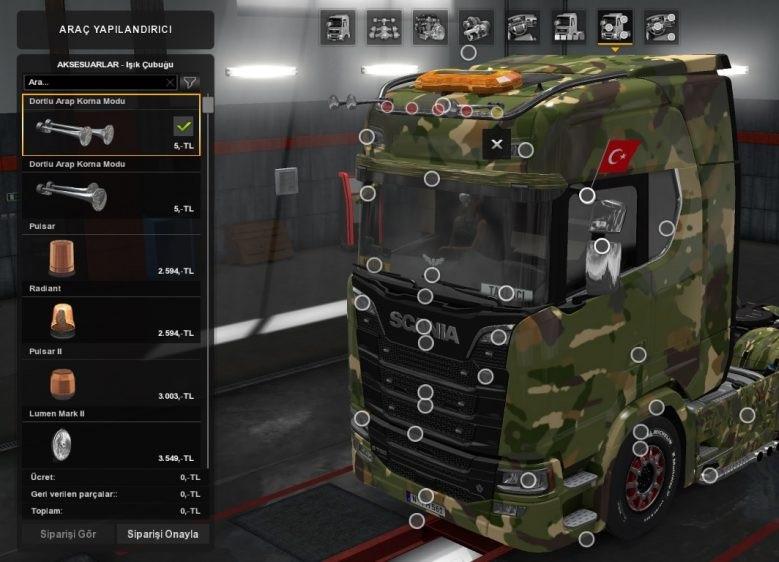
Task: Open the interior accessories tab
Action: [x=661, y=27]
